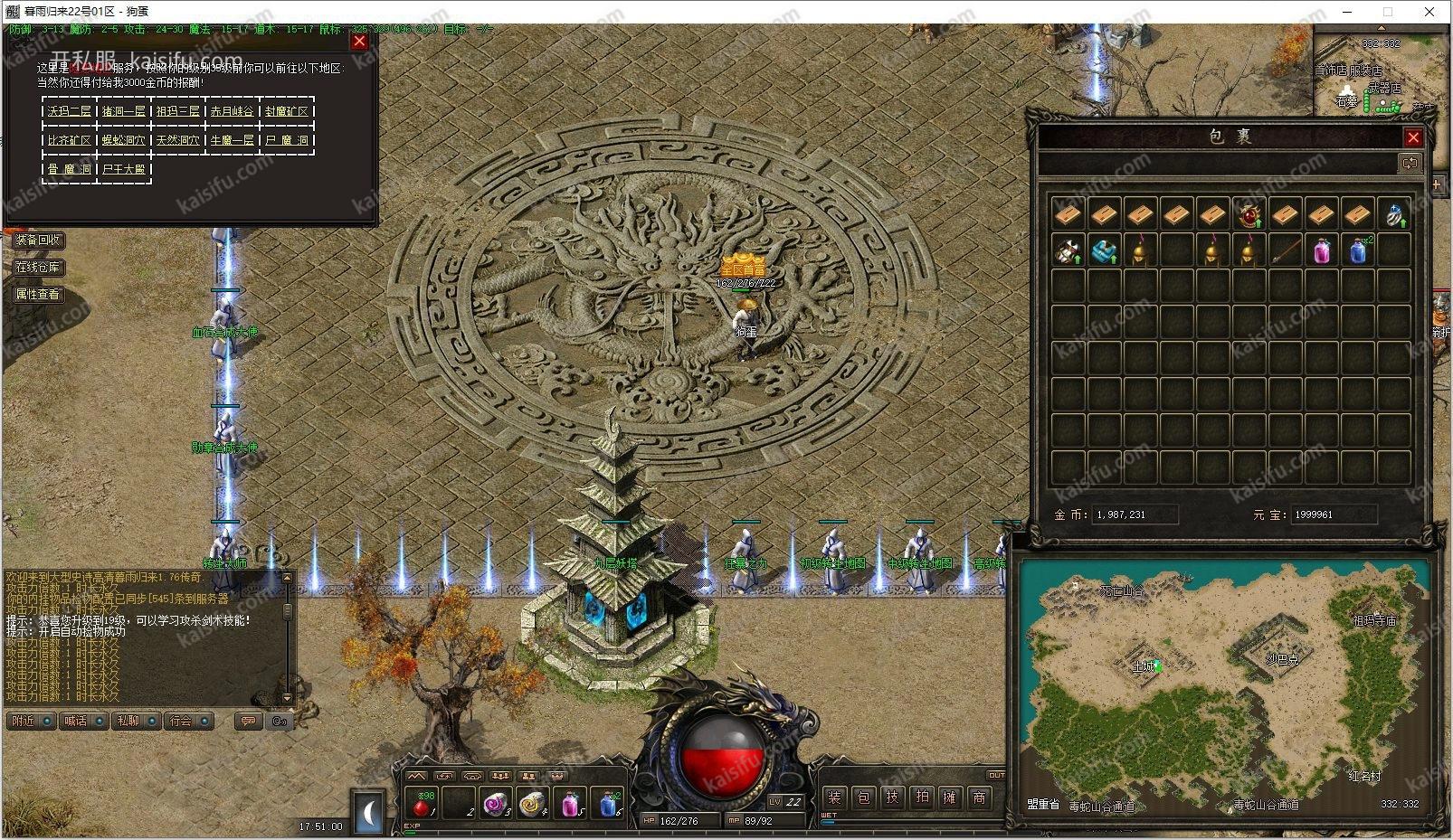Screen dimensions: 1453x840
Task: Open the 在线仓库 online warehouse
Action: point(38,267)
